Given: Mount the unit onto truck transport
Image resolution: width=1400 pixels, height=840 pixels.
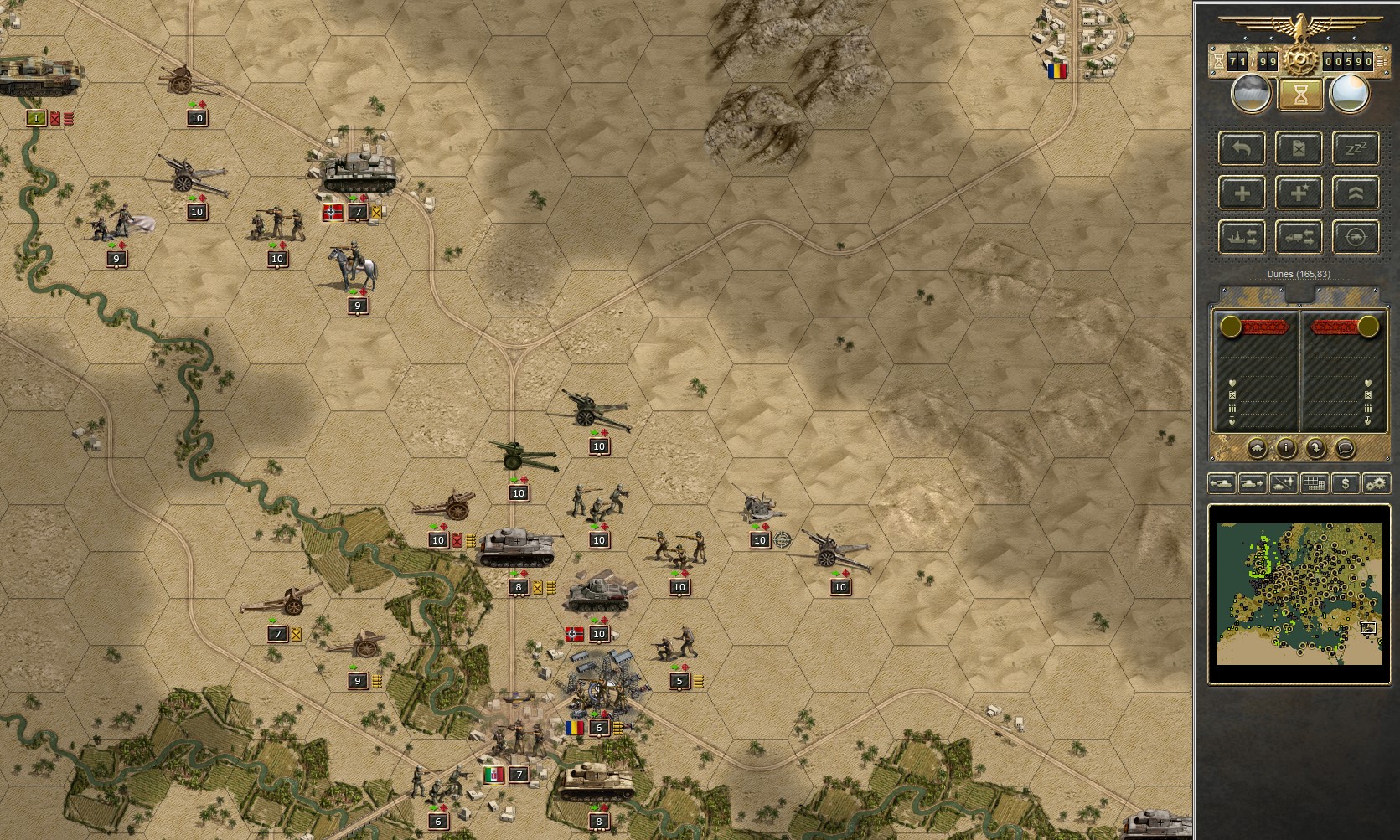Looking at the screenshot, I should [1299, 238].
